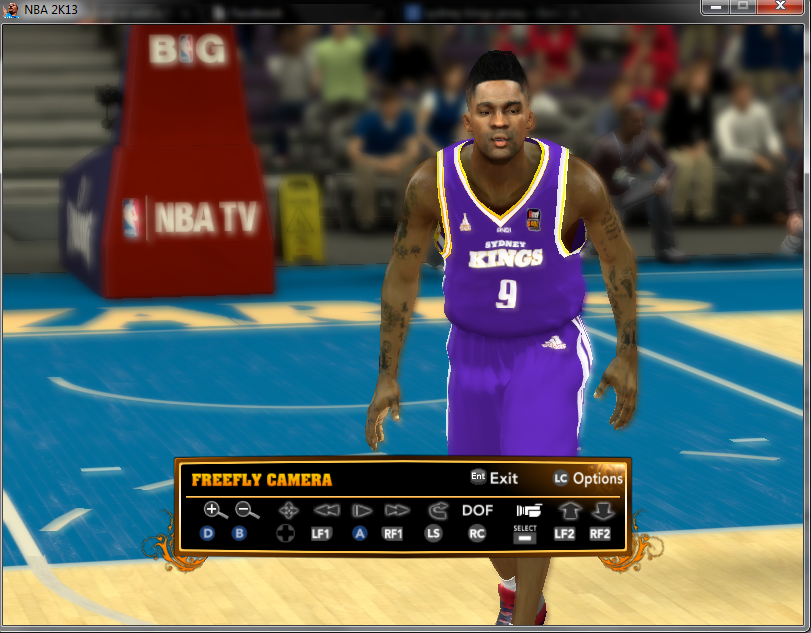
Task: Zoom in with the magnifier plus icon
Action: tap(214, 510)
